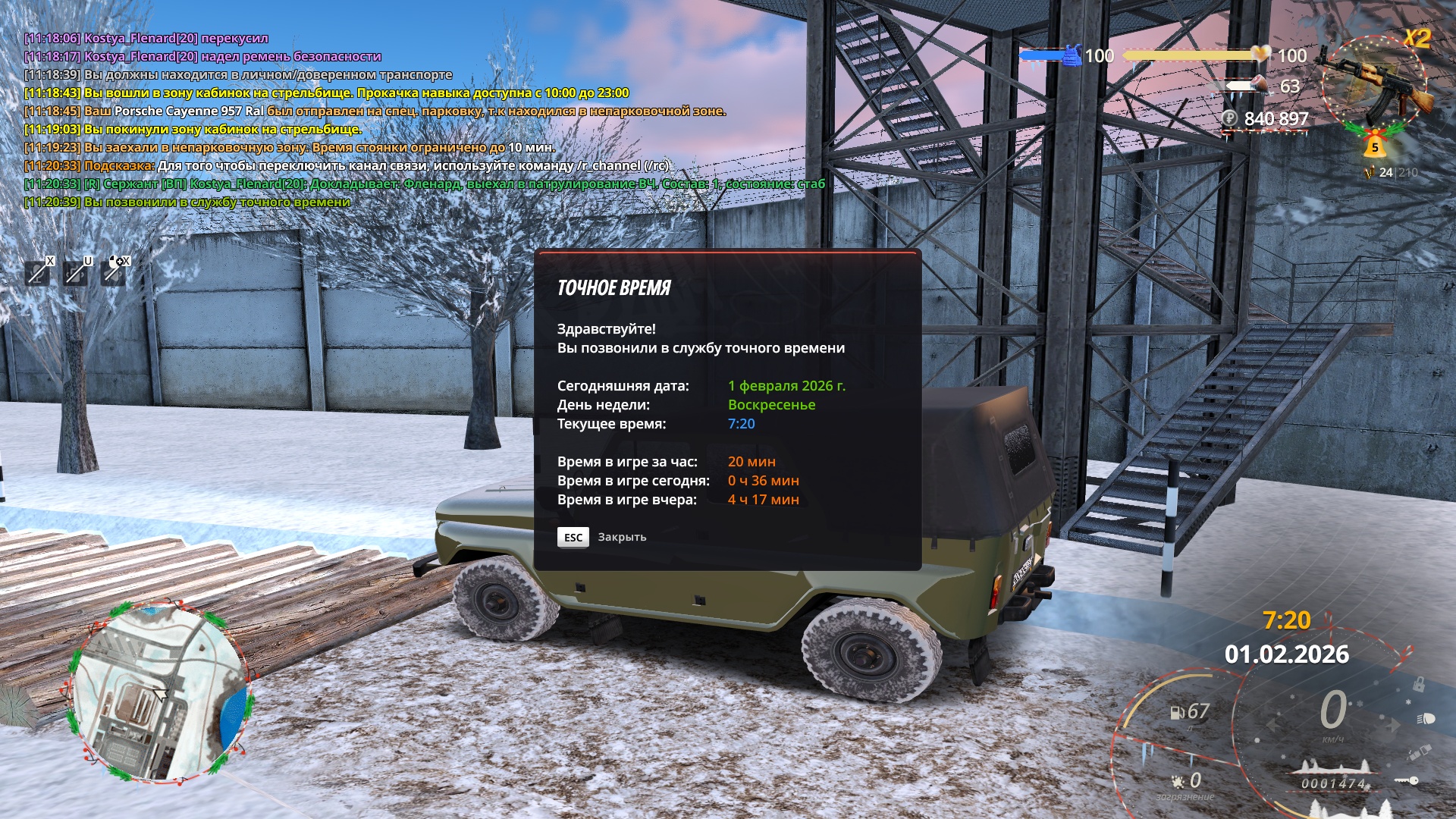Screen dimensions: 1456x819
Task: Toggle the headlights indicator icon
Action: 1425,718
